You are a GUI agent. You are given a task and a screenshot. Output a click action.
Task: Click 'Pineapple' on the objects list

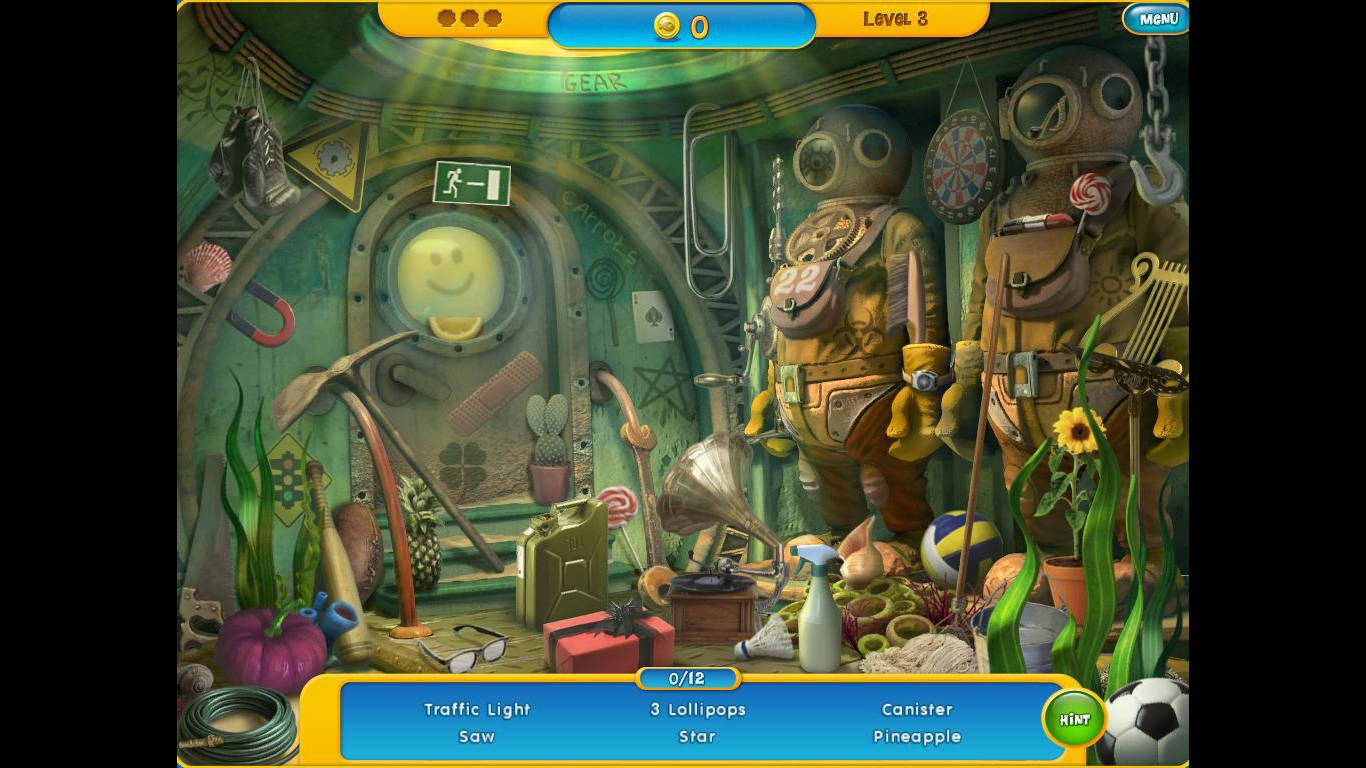coord(916,736)
